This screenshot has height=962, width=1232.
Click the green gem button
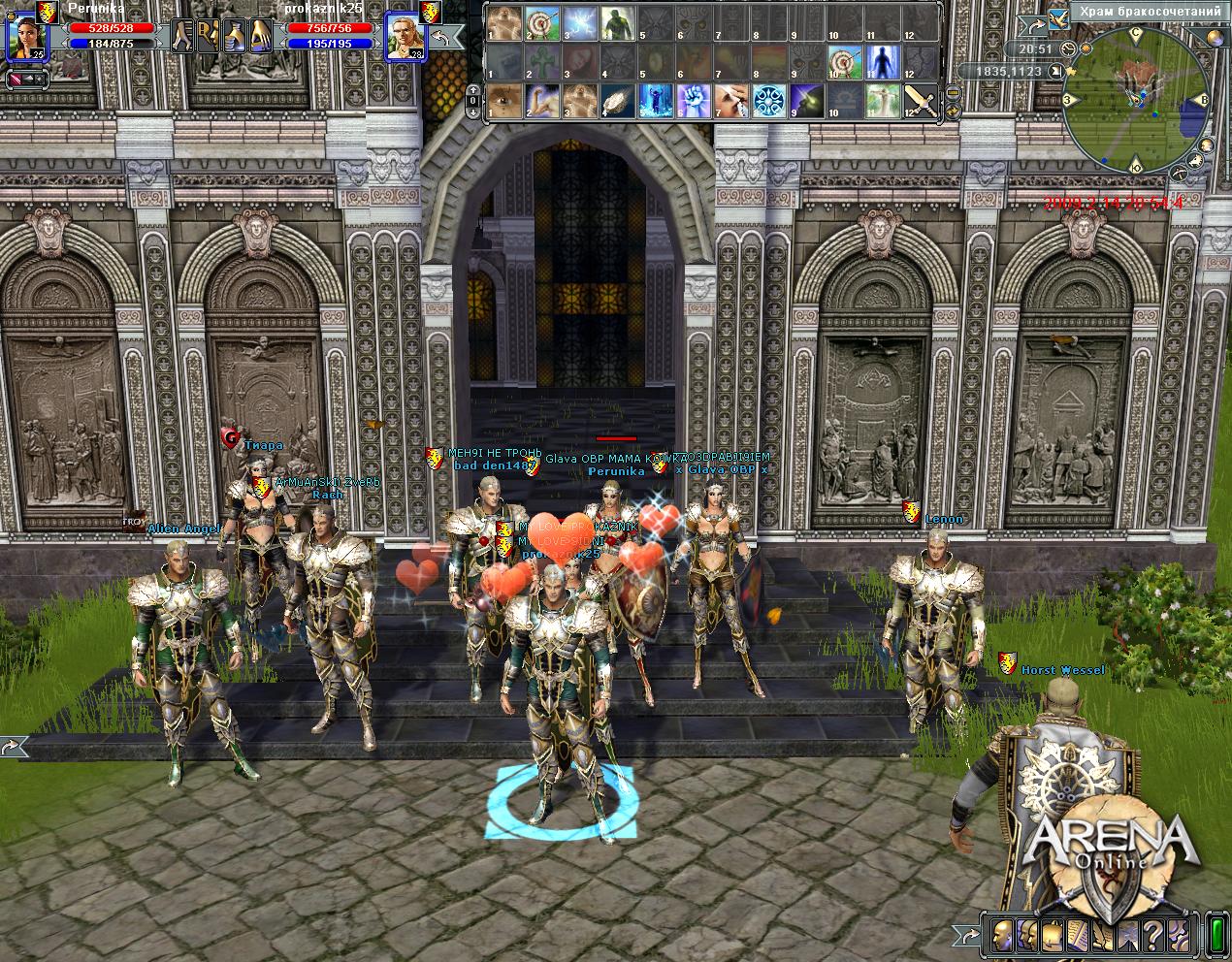[x=1215, y=936]
